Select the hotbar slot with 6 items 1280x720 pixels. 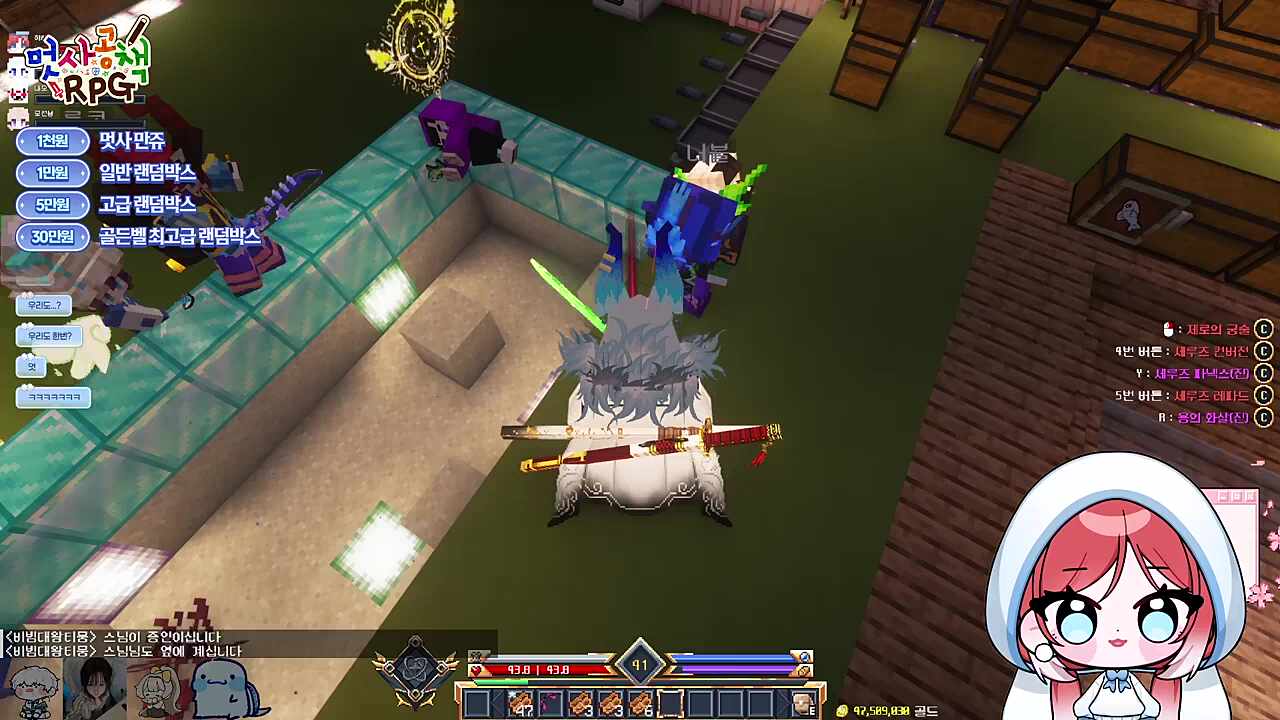pos(641,704)
